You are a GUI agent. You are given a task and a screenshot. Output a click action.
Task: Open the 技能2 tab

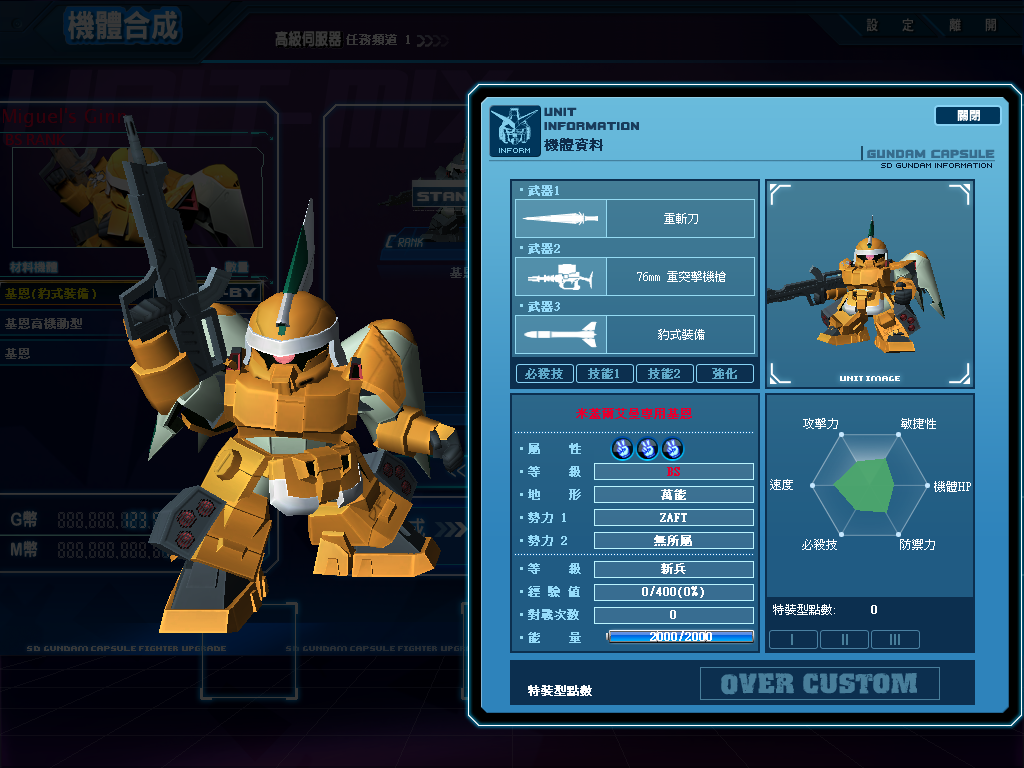tap(664, 374)
